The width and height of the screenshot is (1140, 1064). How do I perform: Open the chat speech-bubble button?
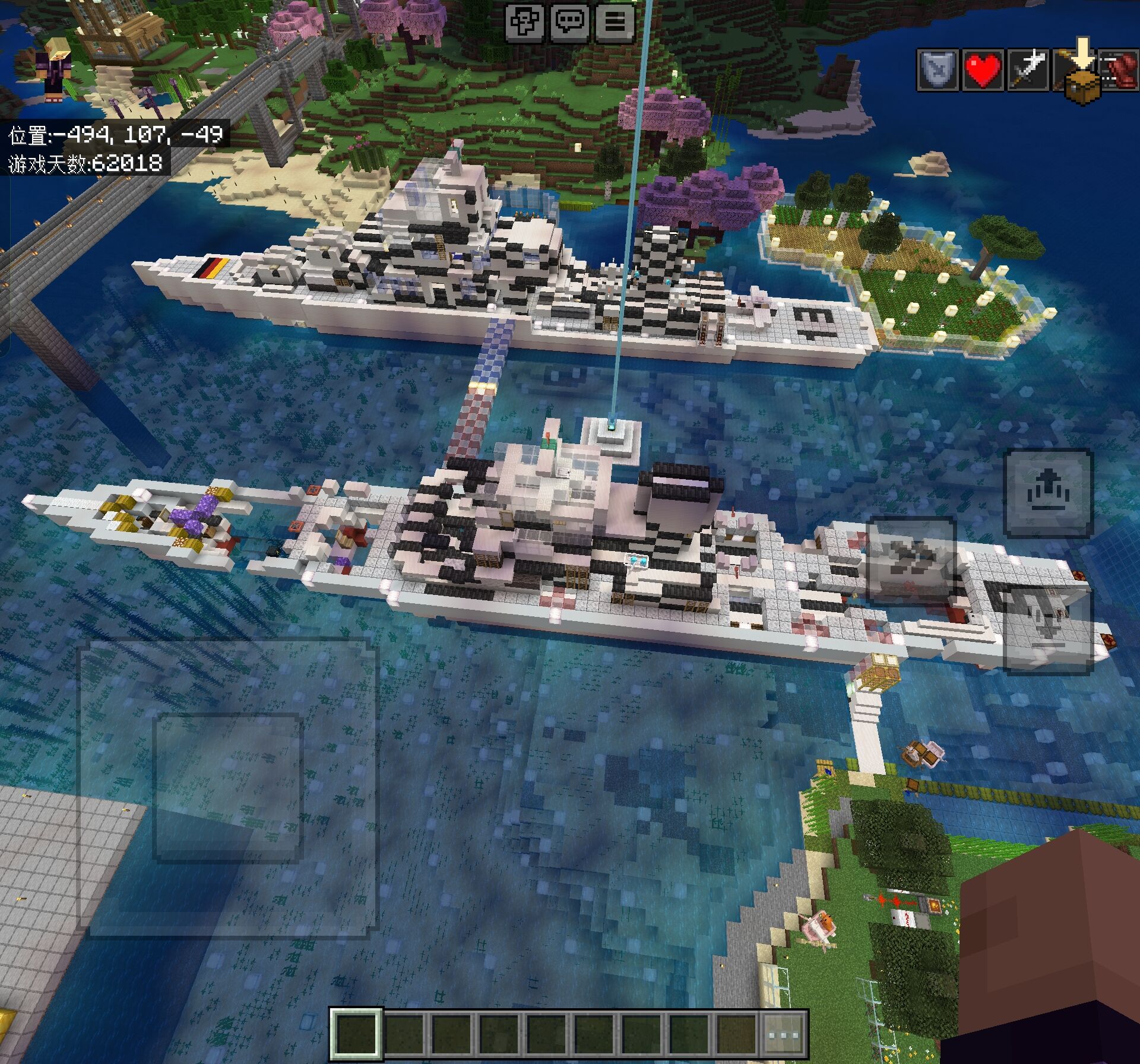(570, 23)
